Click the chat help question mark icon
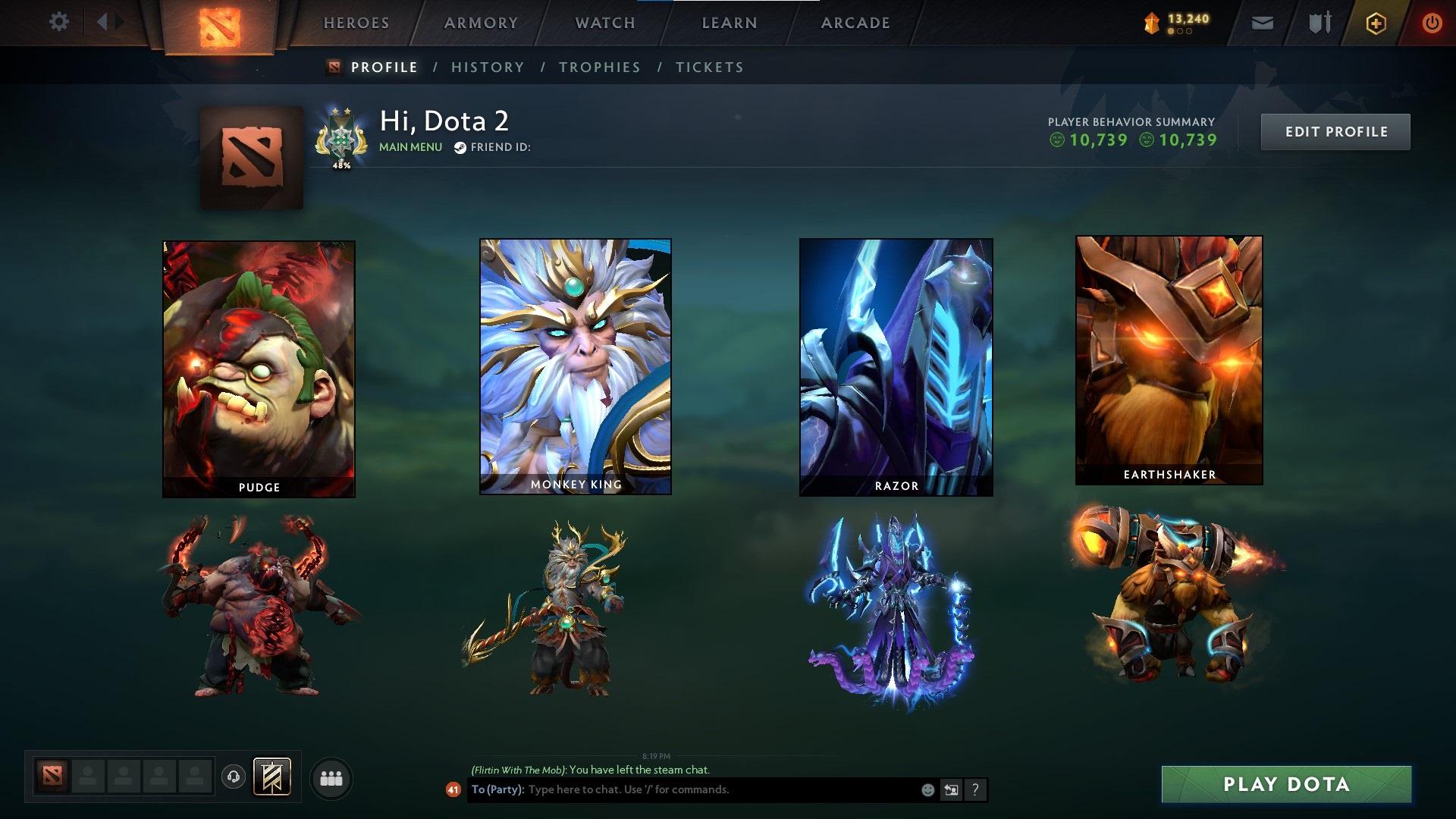1456x819 pixels. tap(975, 790)
